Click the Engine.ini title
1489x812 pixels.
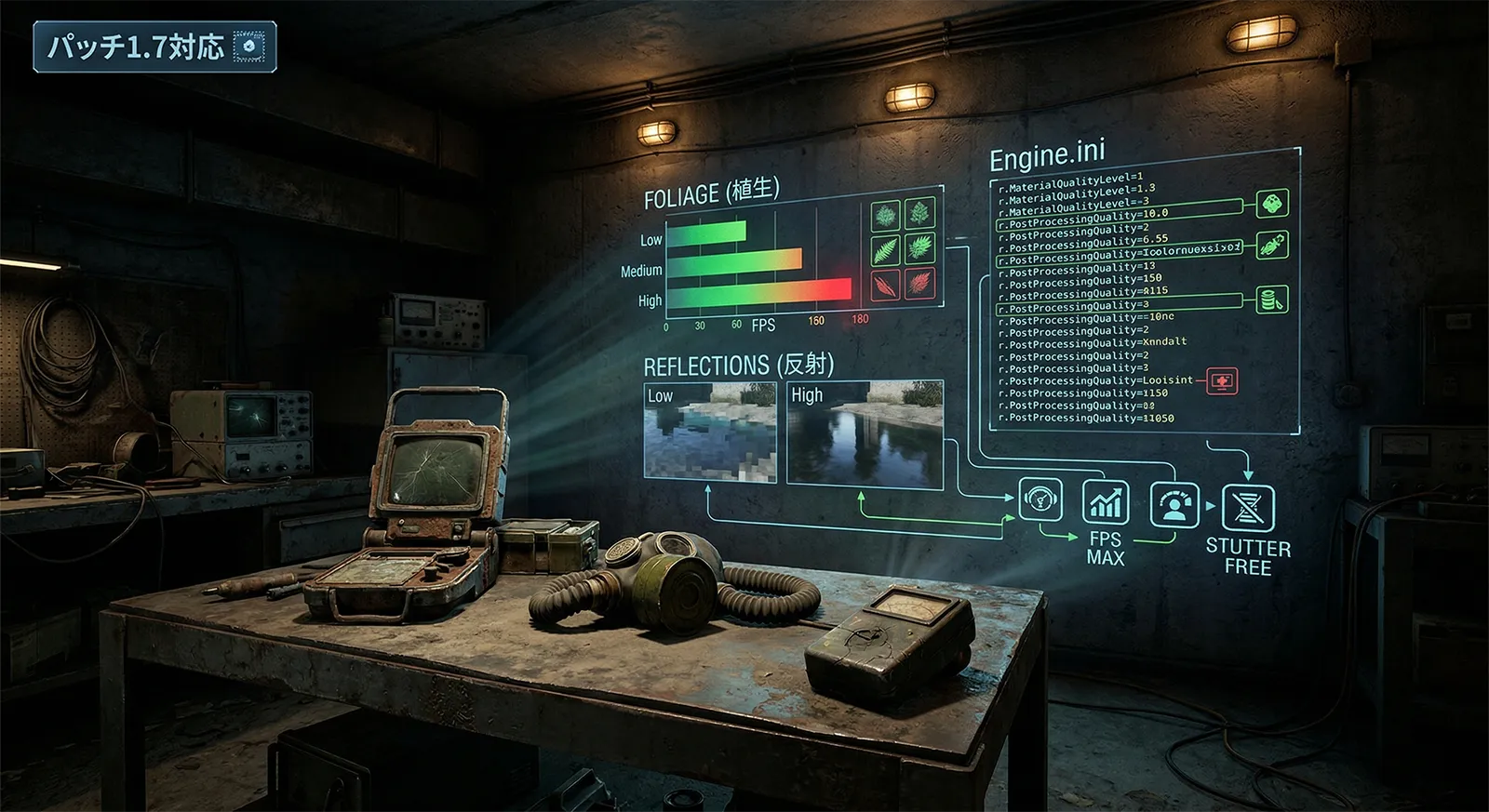click(x=1047, y=156)
